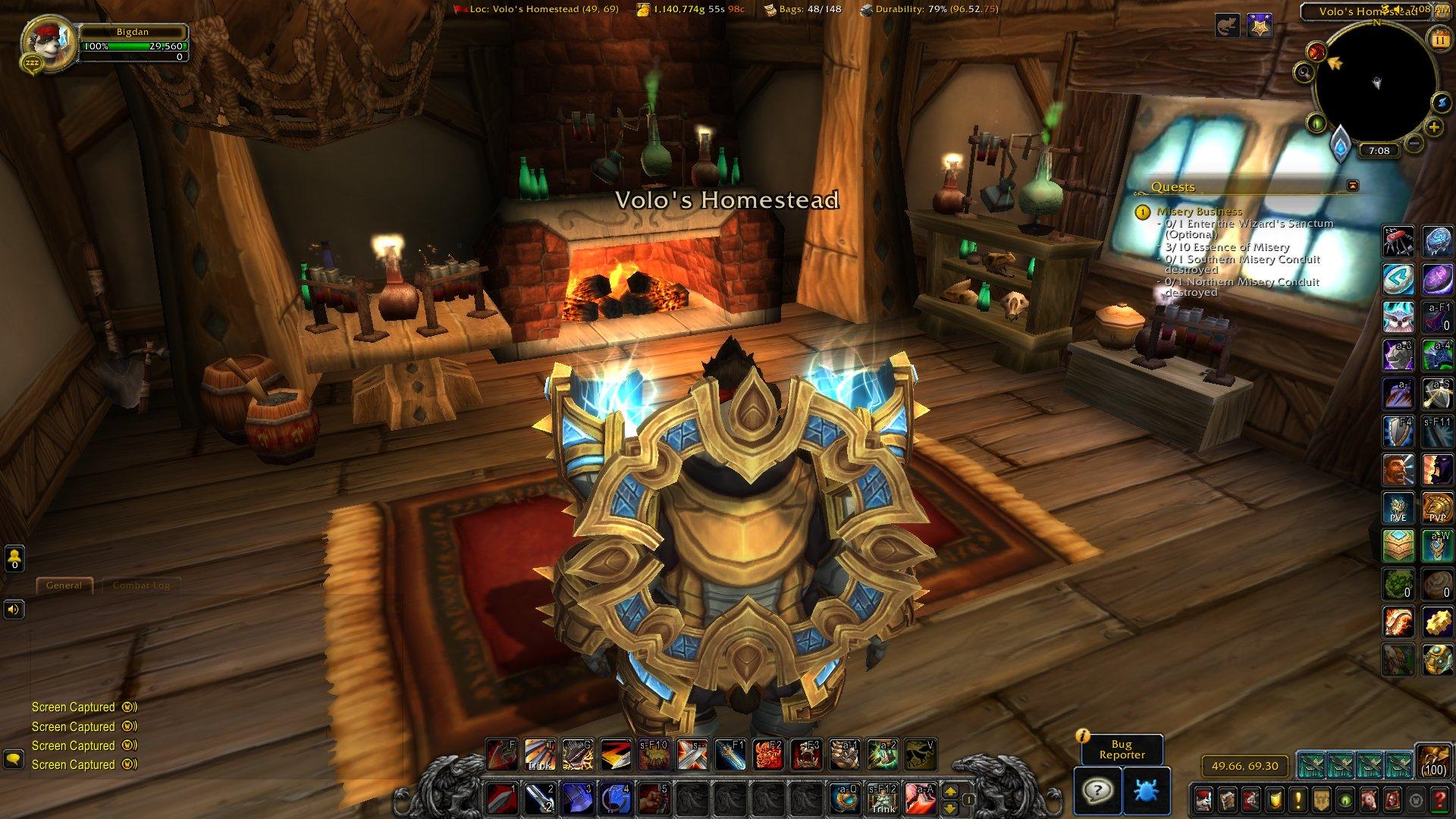Open the red question mark help micro button
The height and width of the screenshot is (819, 1456).
tap(1440, 799)
